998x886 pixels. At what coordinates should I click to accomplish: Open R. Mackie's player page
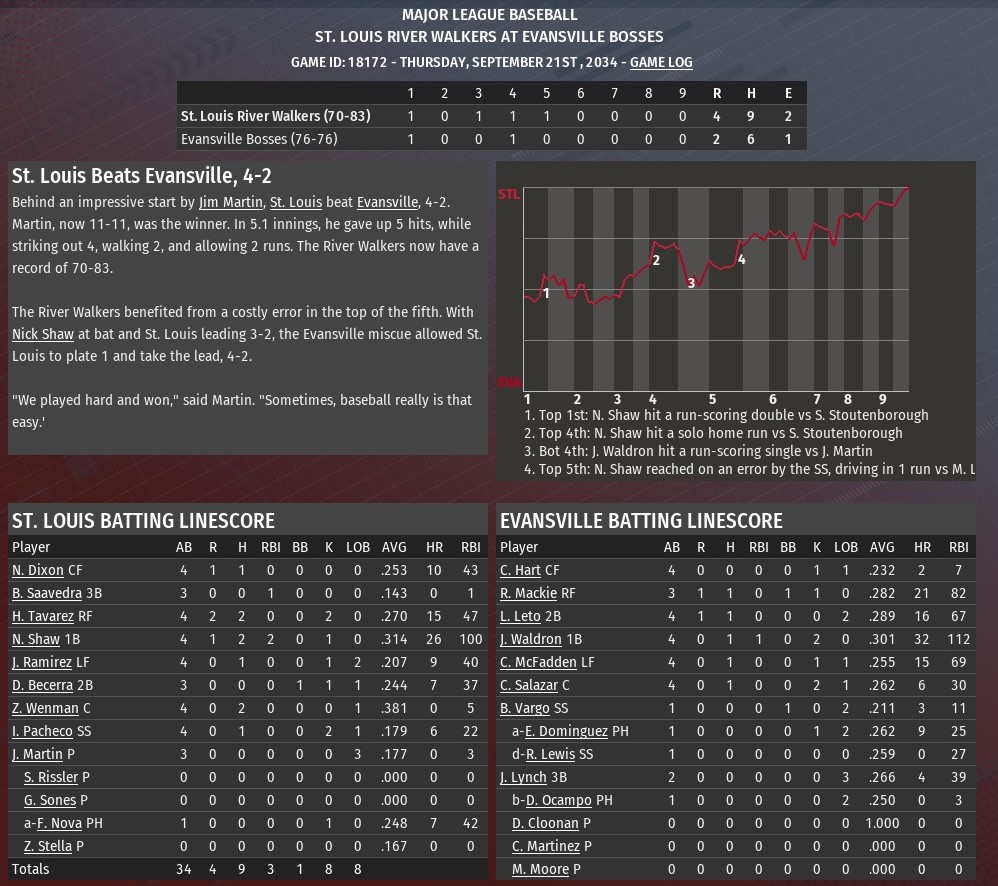tap(527, 593)
